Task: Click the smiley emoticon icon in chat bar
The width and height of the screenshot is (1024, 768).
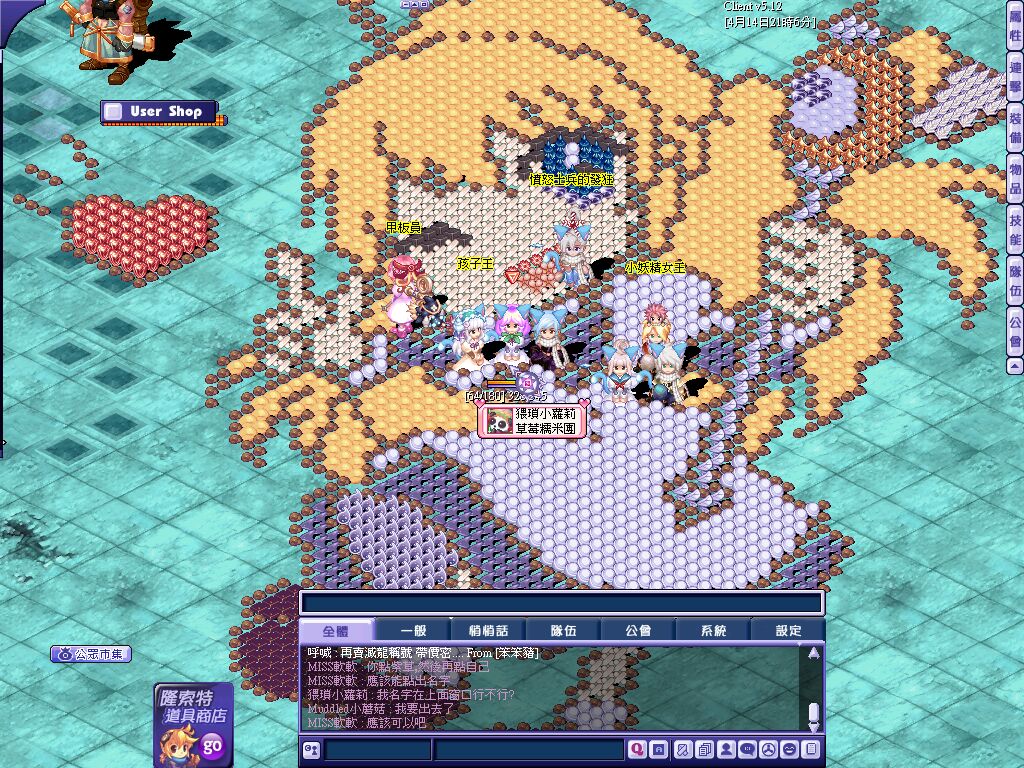Action: (789, 749)
